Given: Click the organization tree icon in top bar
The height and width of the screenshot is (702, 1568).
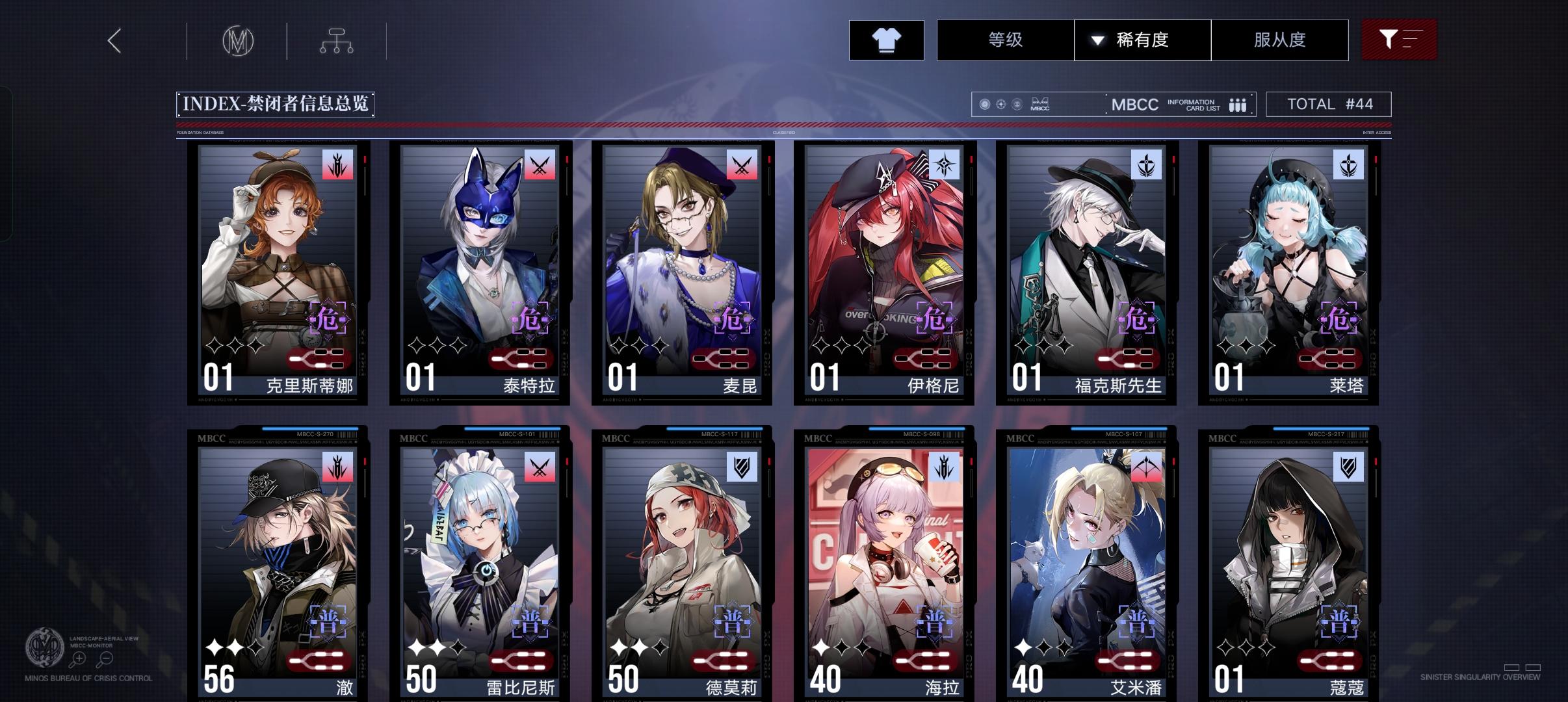Looking at the screenshot, I should pyautogui.click(x=337, y=40).
